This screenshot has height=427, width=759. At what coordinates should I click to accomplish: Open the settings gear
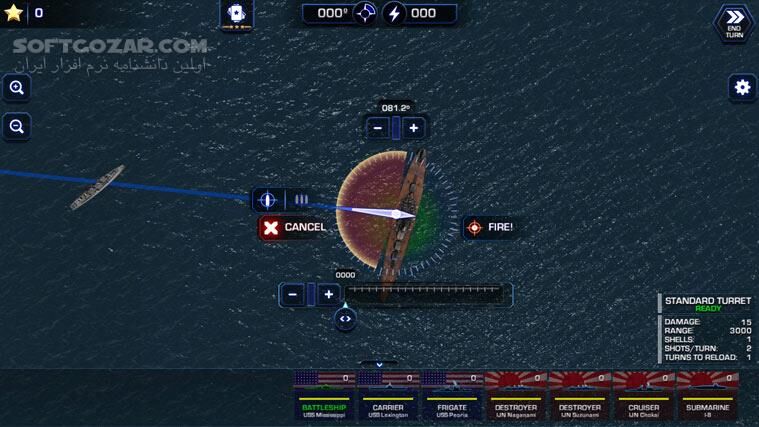click(741, 87)
